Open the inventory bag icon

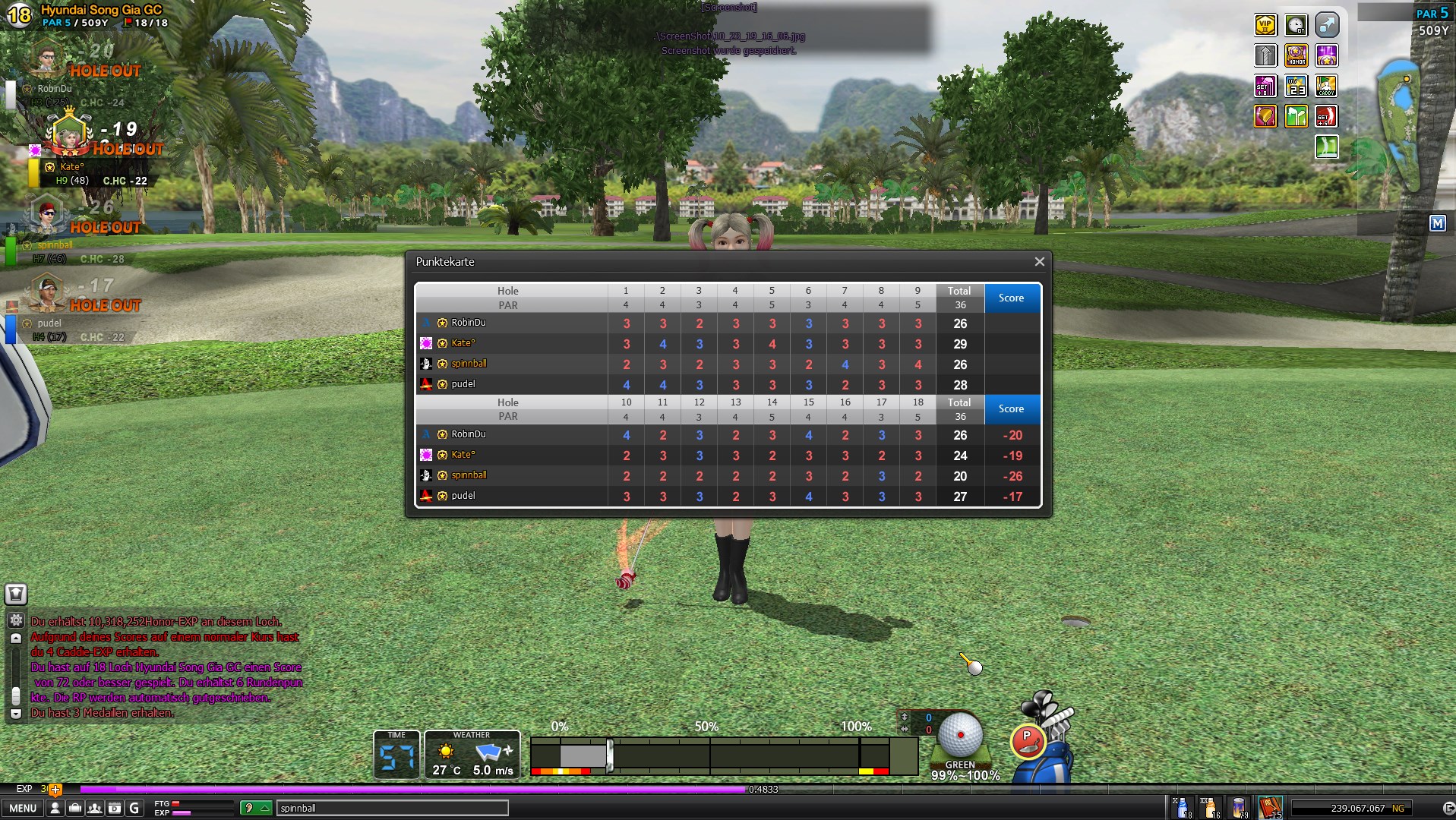(74, 808)
